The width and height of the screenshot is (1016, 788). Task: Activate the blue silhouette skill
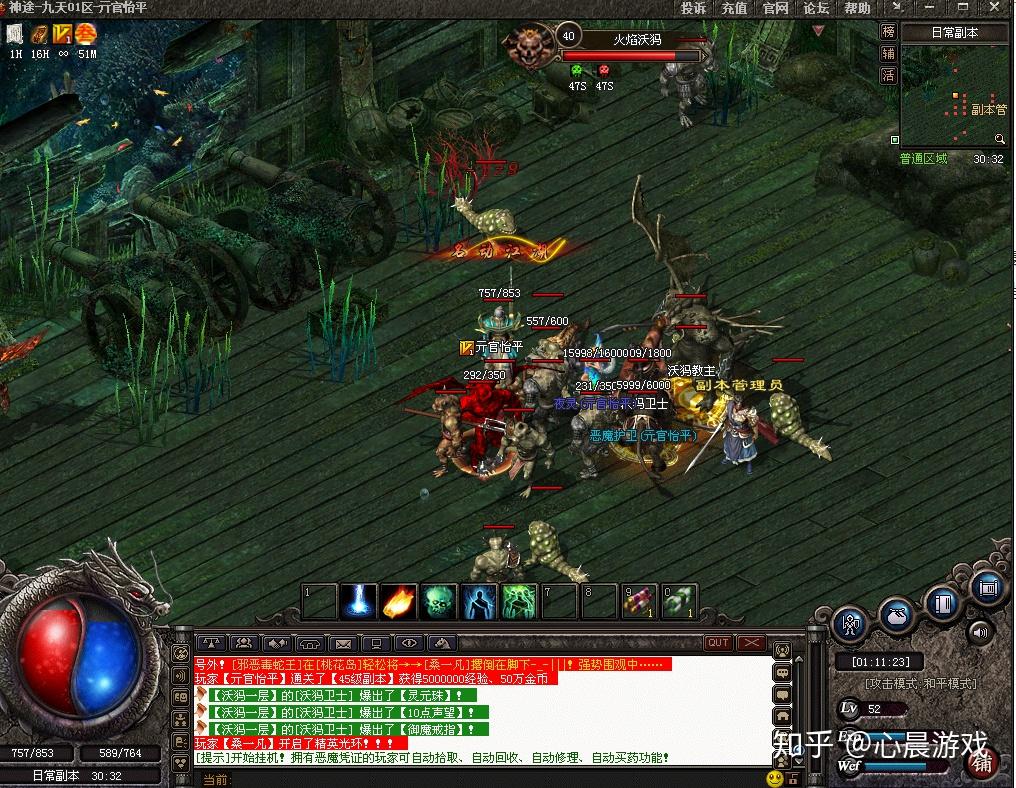pyautogui.click(x=478, y=601)
